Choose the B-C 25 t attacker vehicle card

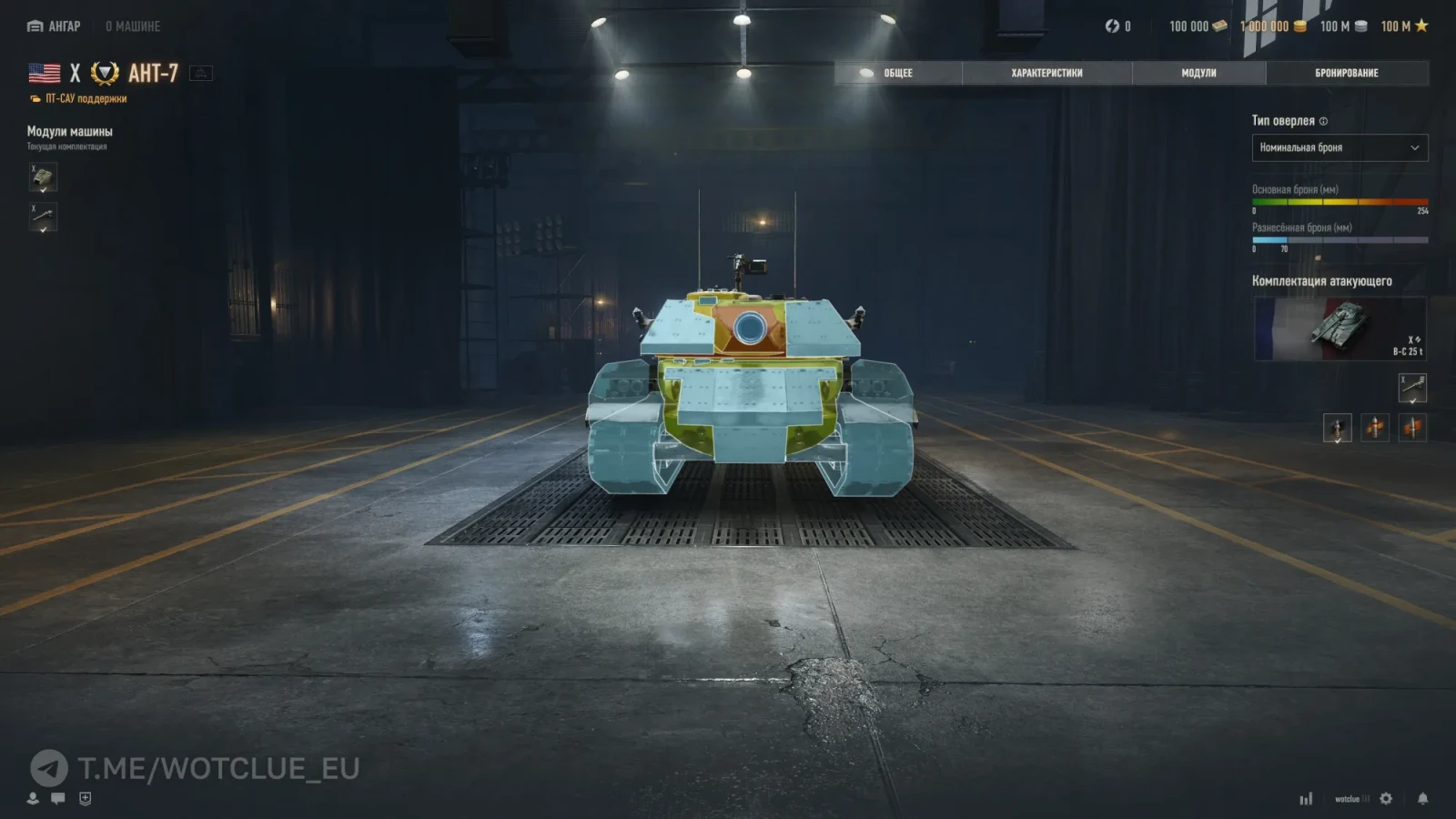pos(1340,329)
